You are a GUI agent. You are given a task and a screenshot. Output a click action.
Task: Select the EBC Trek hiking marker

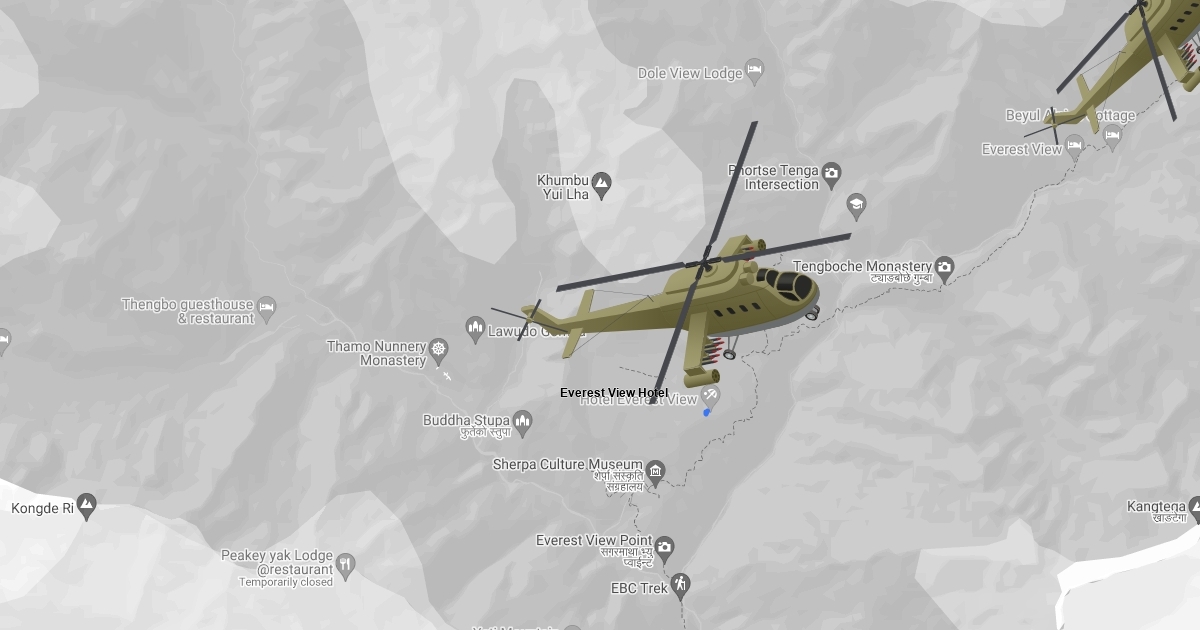point(681,584)
